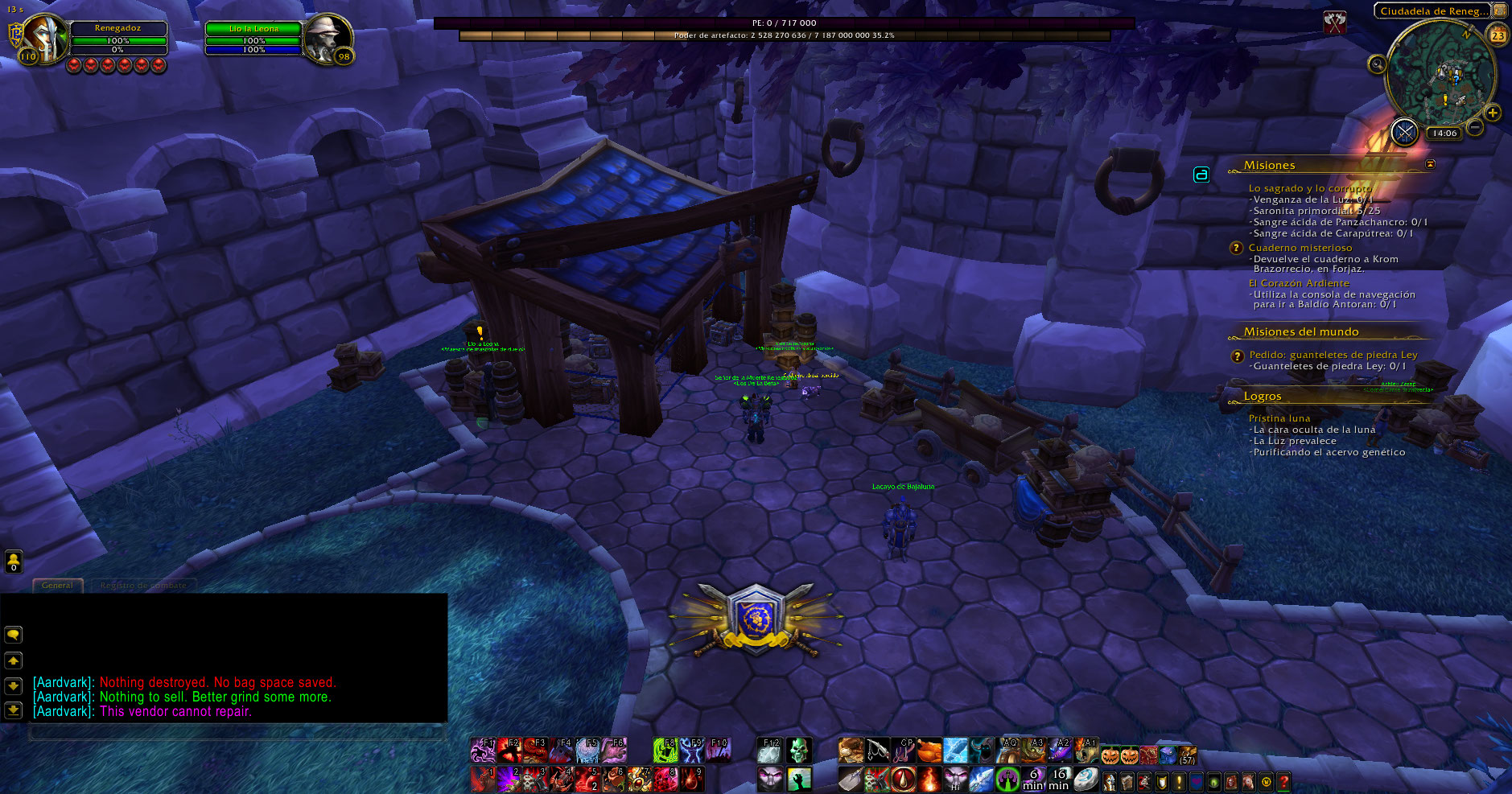Viewport: 1512px width, 794px height.
Task: Zoom out the minimap with minus button
Action: tap(1475, 127)
